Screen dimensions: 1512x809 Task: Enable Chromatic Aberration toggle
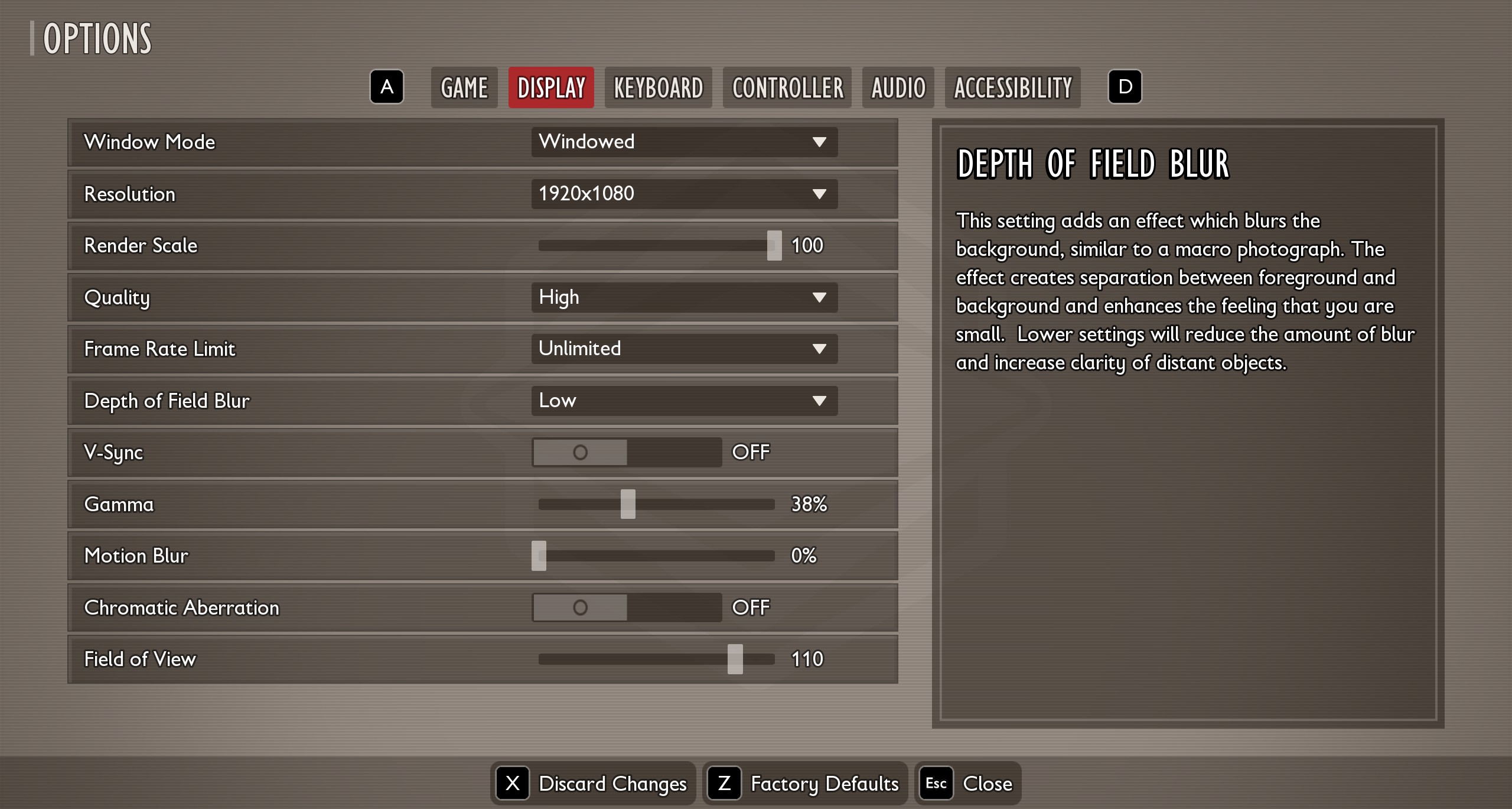[627, 607]
